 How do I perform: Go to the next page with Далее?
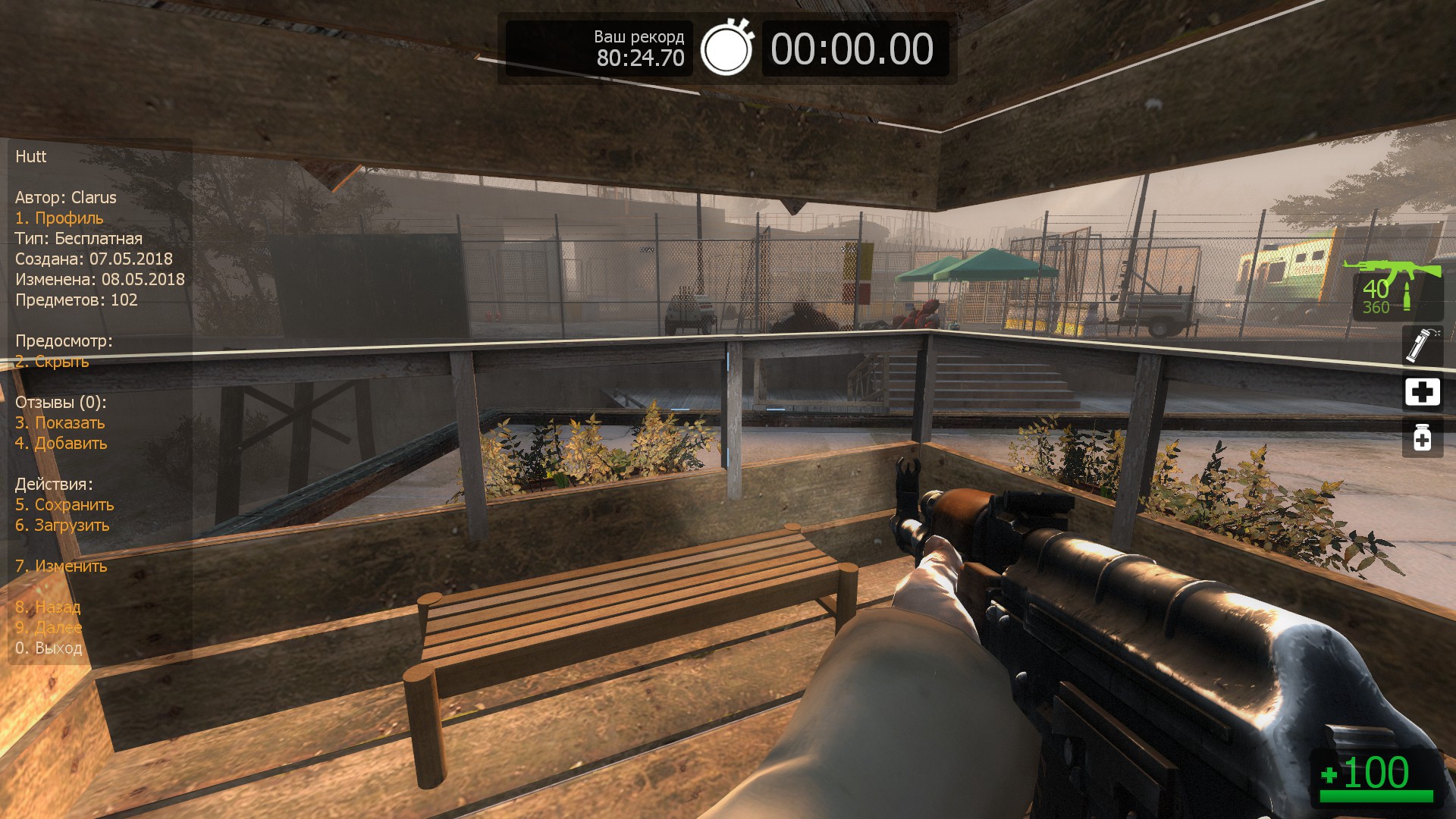click(49, 628)
